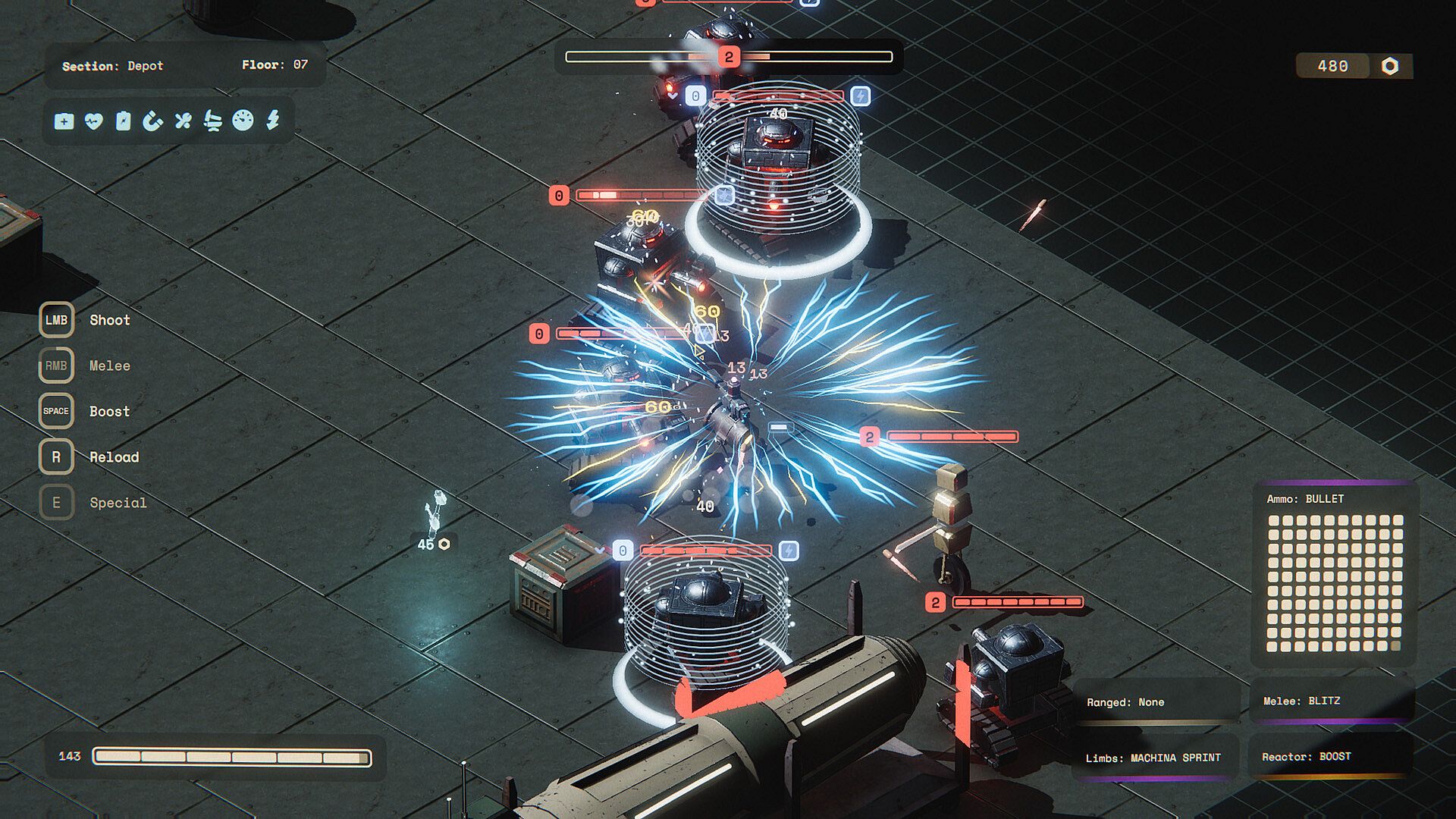Select the lightning bolt perk icon
This screenshot has width=1456, height=819.
tap(273, 121)
